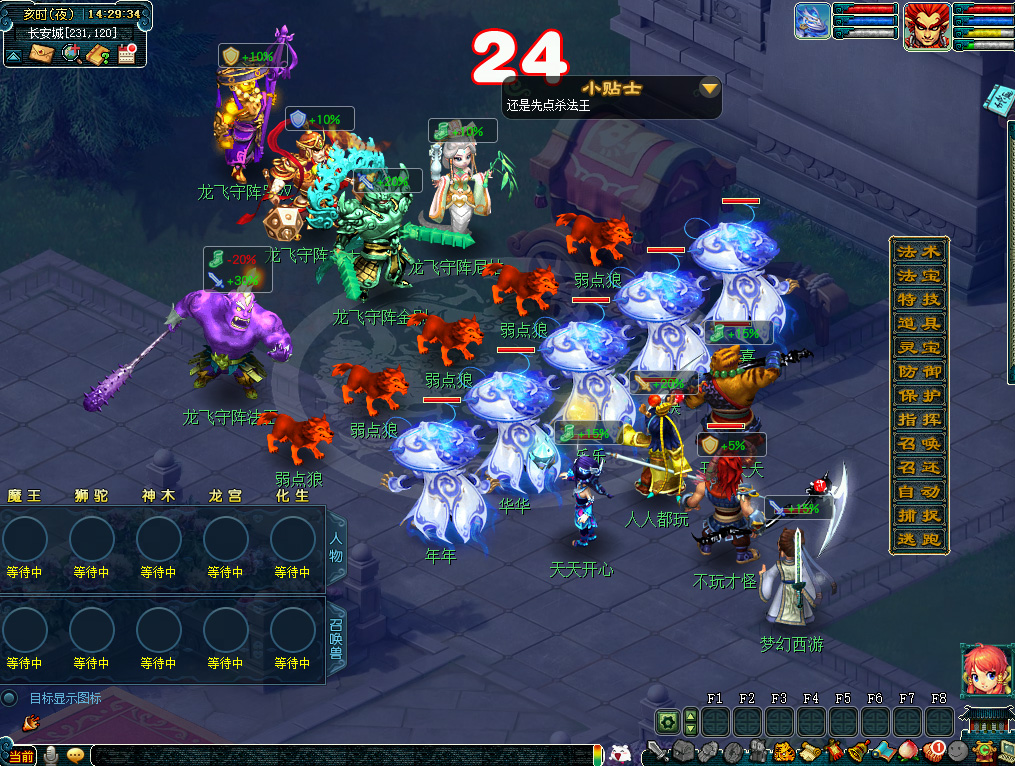Choose the 法术 (spell) battle command
Screen dimensions: 1015x766
point(918,250)
